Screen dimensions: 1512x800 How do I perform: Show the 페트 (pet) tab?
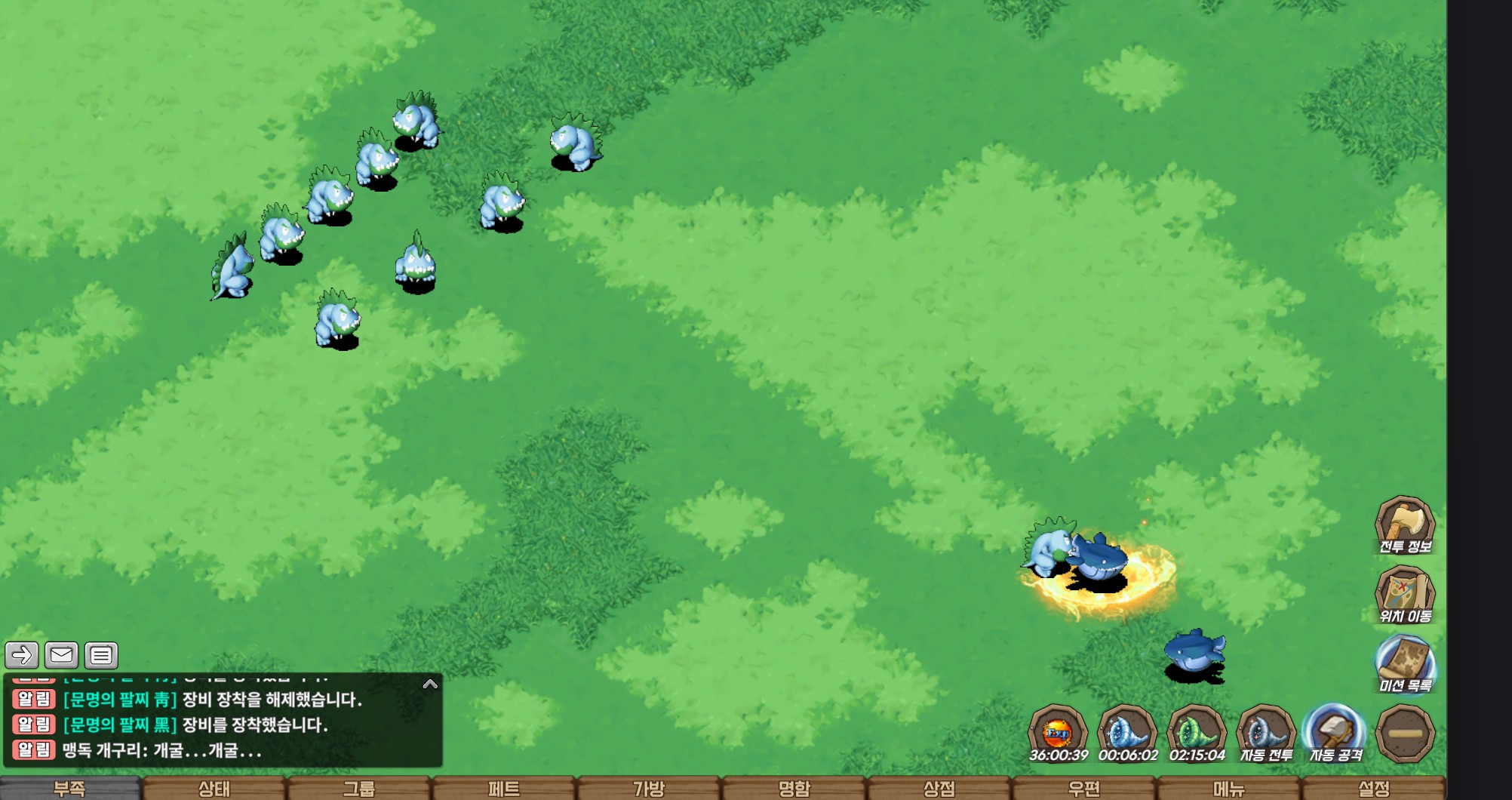(x=504, y=789)
